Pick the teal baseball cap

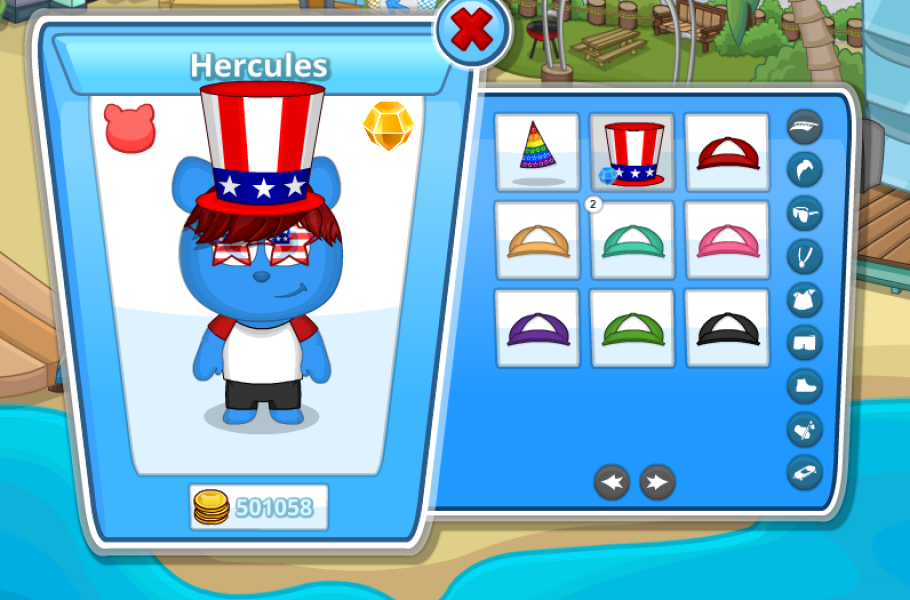pos(632,240)
